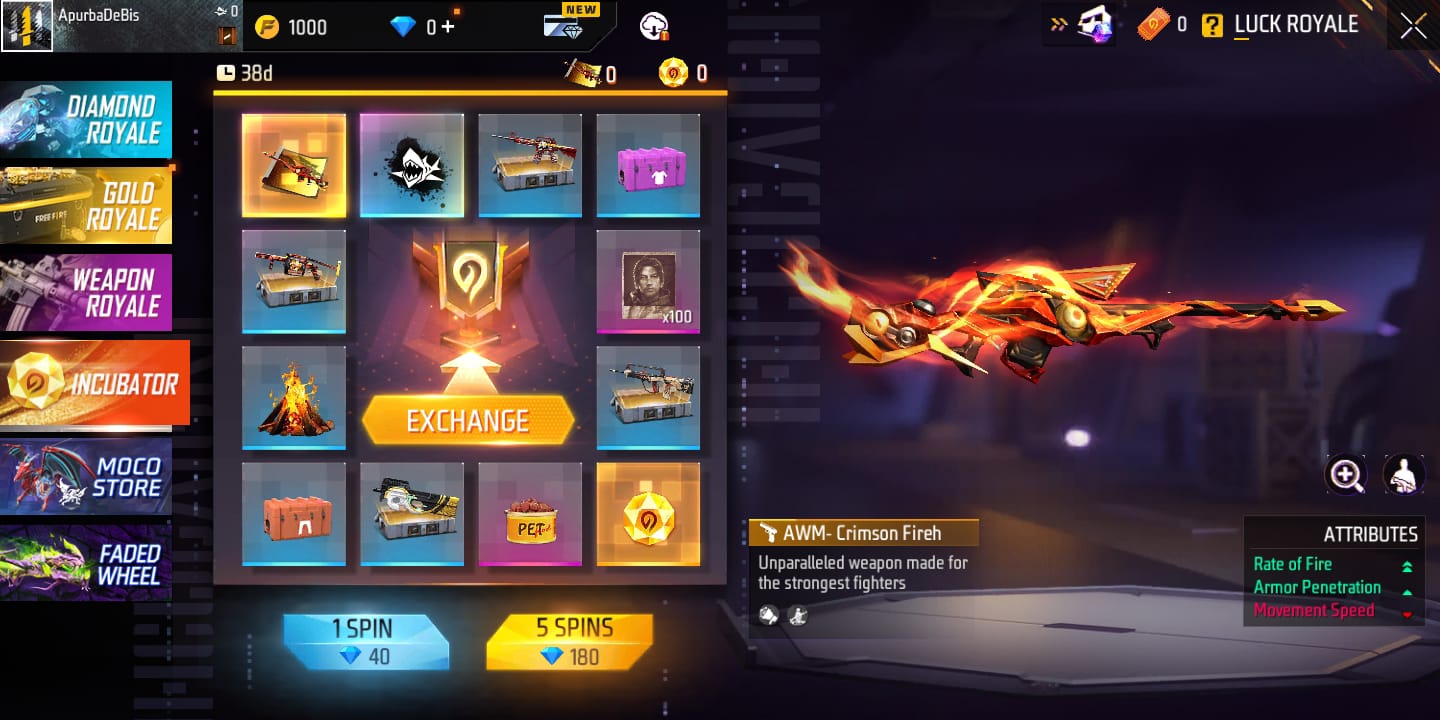Click the character preview icon beside the magnifier

click(x=1405, y=474)
